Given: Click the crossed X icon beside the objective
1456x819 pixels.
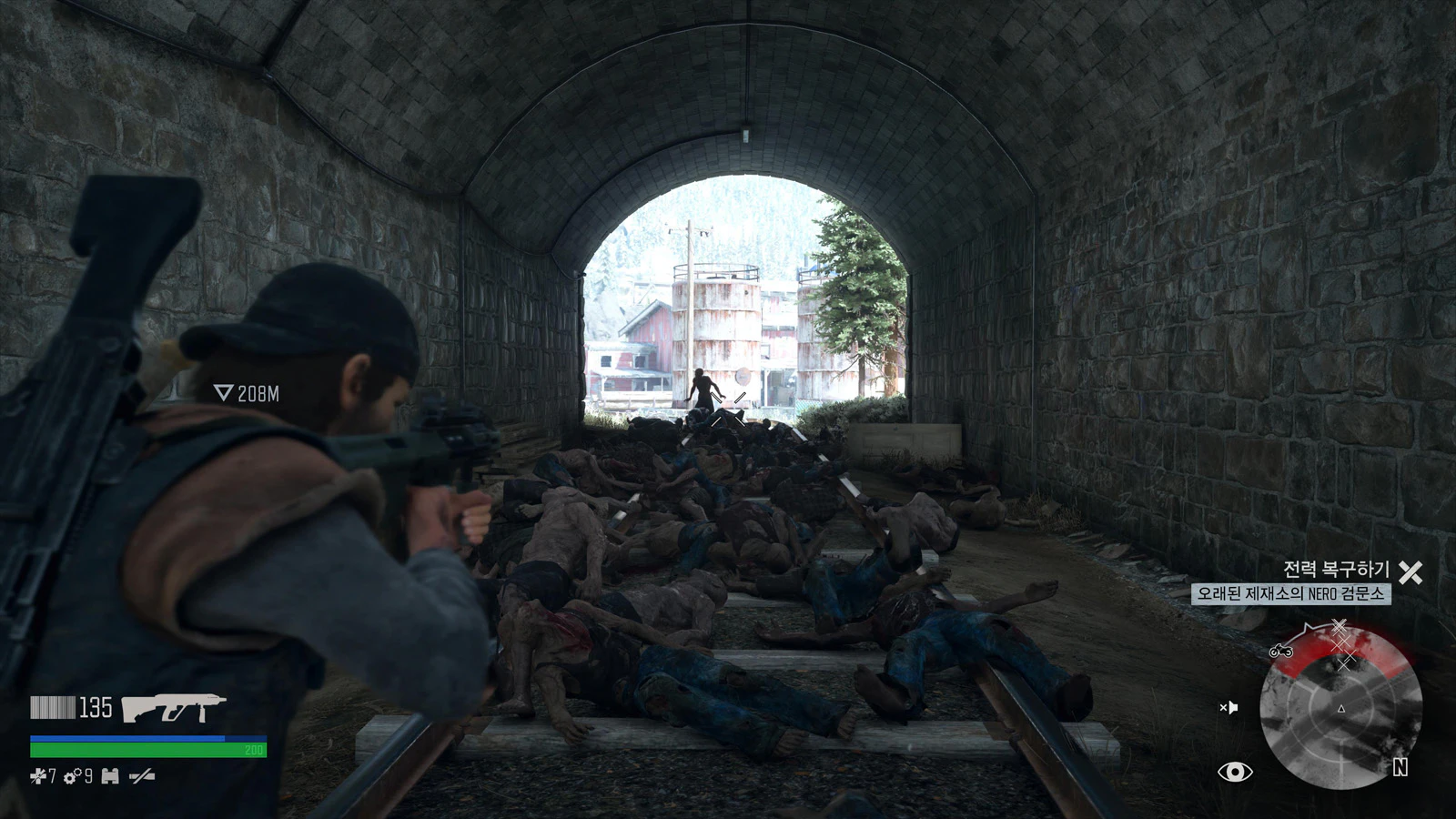Looking at the screenshot, I should click(x=1410, y=572).
